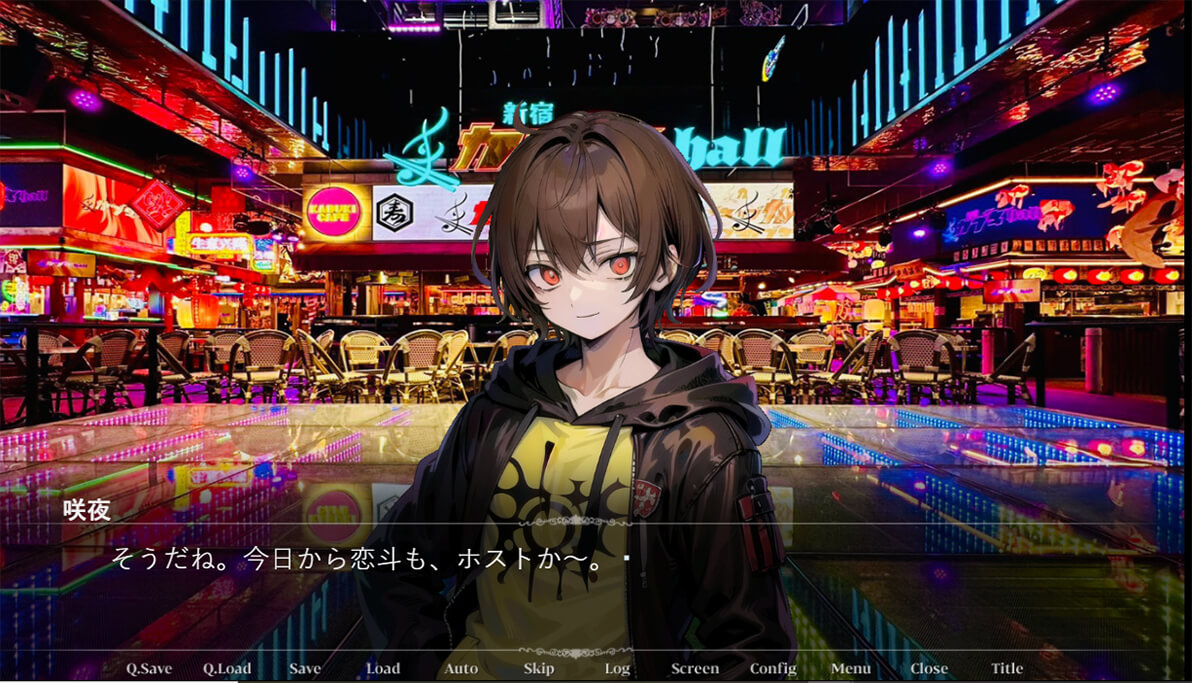The height and width of the screenshot is (683, 1192).
Task: Open the Load screen
Action: [x=383, y=669]
